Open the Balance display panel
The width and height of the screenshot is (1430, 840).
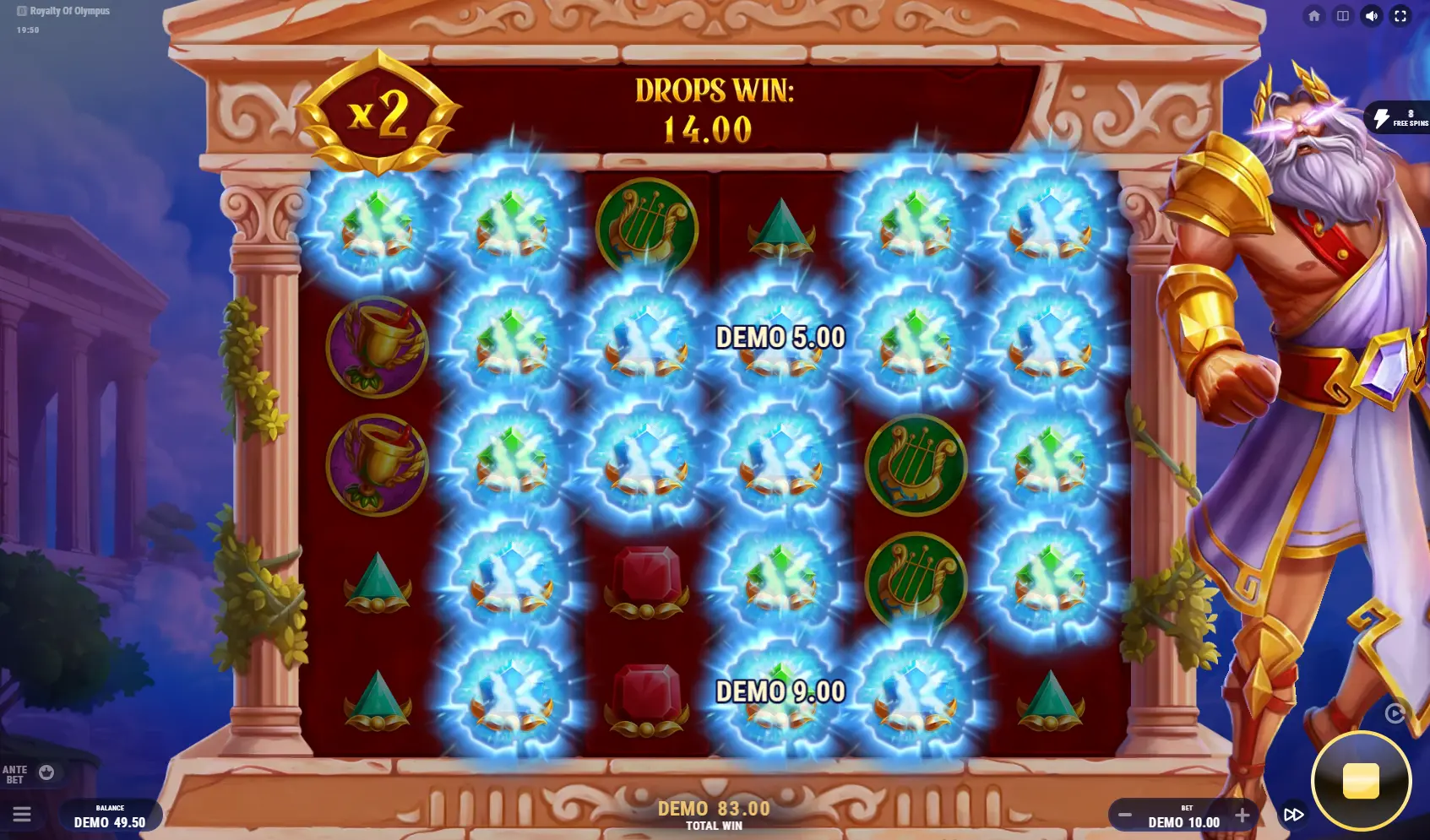point(108,816)
